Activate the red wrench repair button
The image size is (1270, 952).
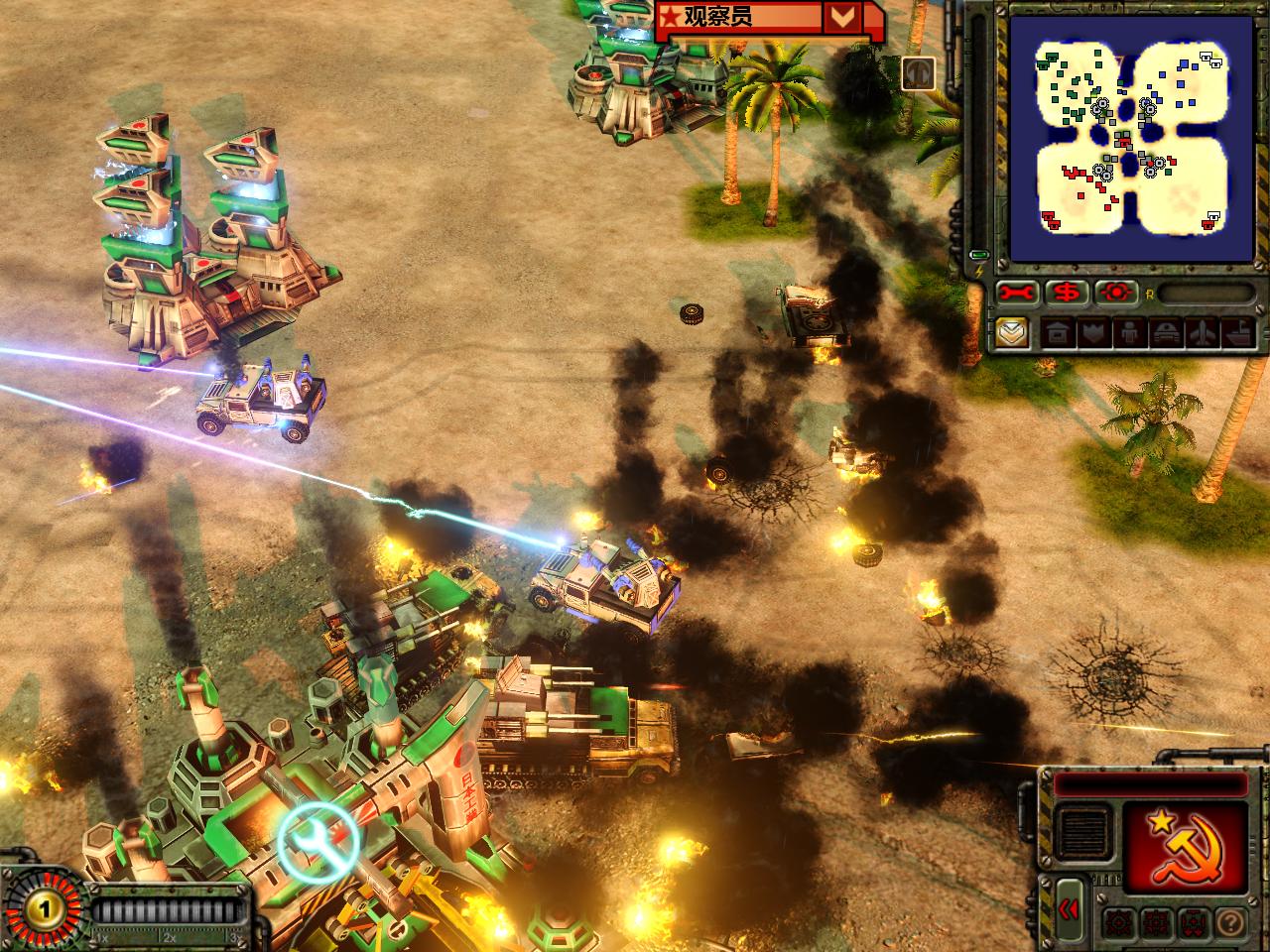click(1018, 293)
